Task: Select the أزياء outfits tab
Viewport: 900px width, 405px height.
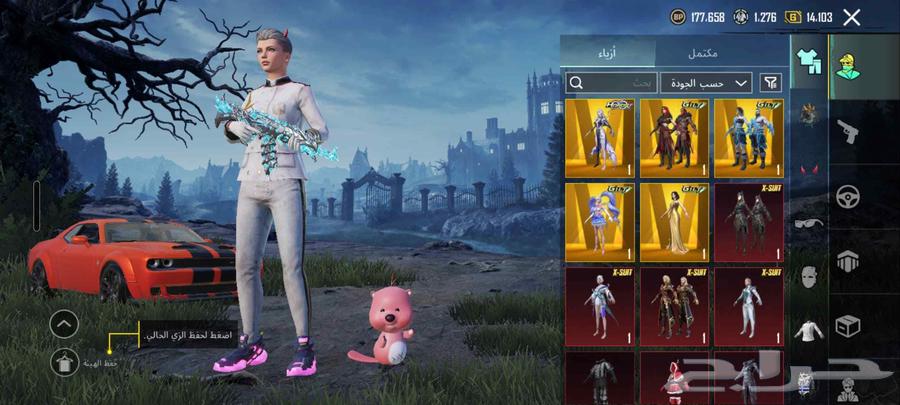Action: (607, 52)
